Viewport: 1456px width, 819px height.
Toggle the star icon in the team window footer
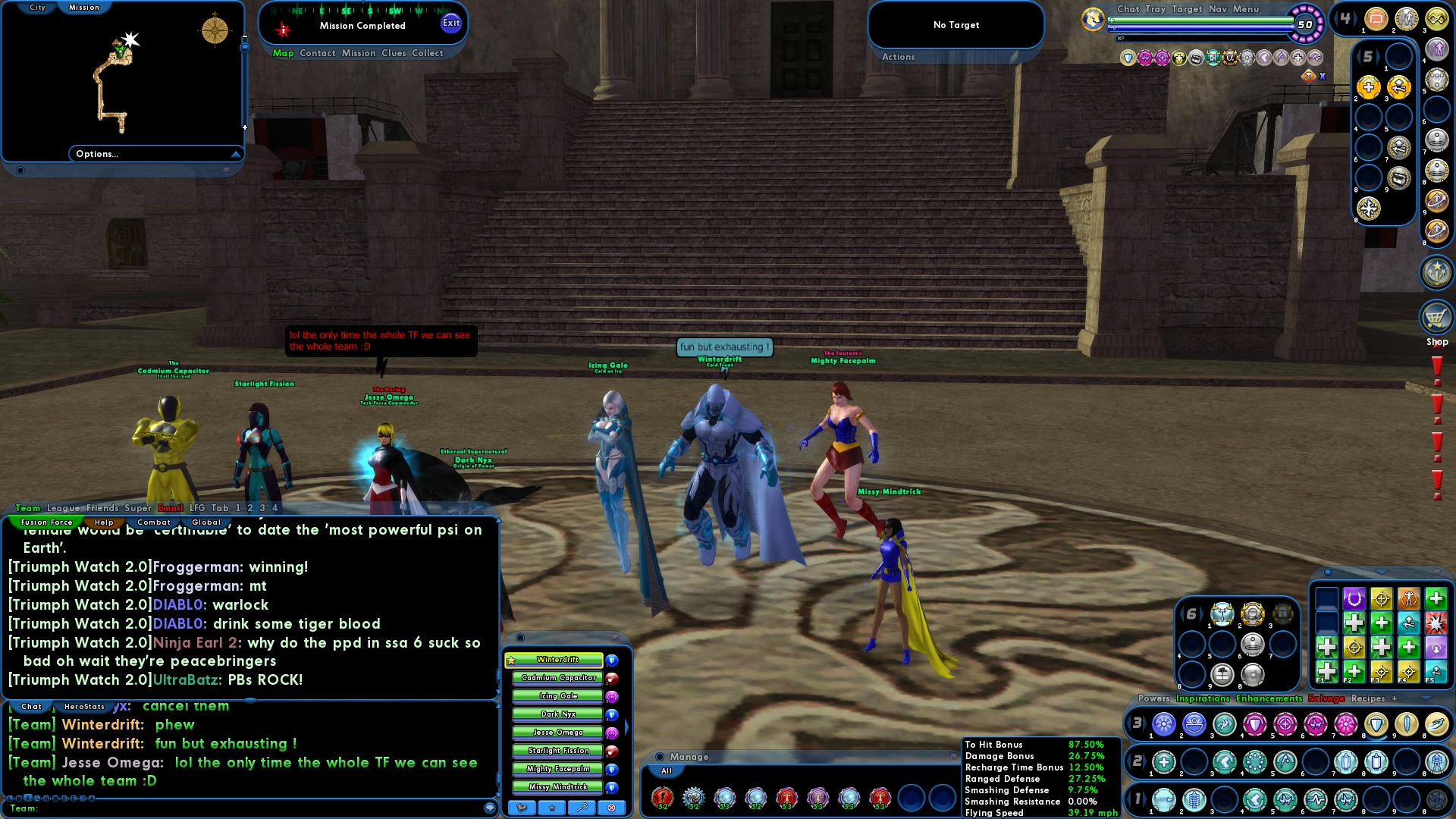pyautogui.click(x=551, y=808)
